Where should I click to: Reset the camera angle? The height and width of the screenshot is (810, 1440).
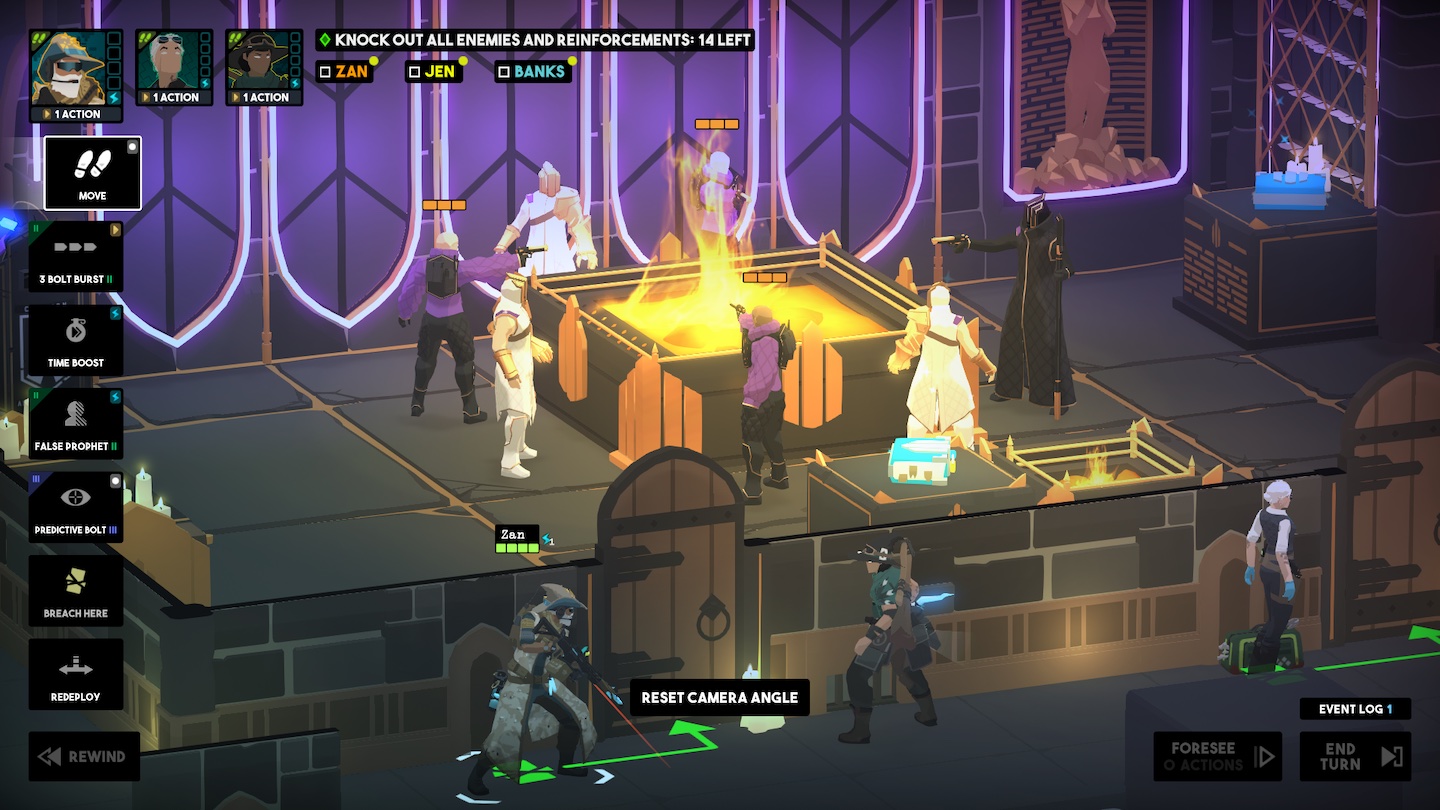click(x=719, y=697)
